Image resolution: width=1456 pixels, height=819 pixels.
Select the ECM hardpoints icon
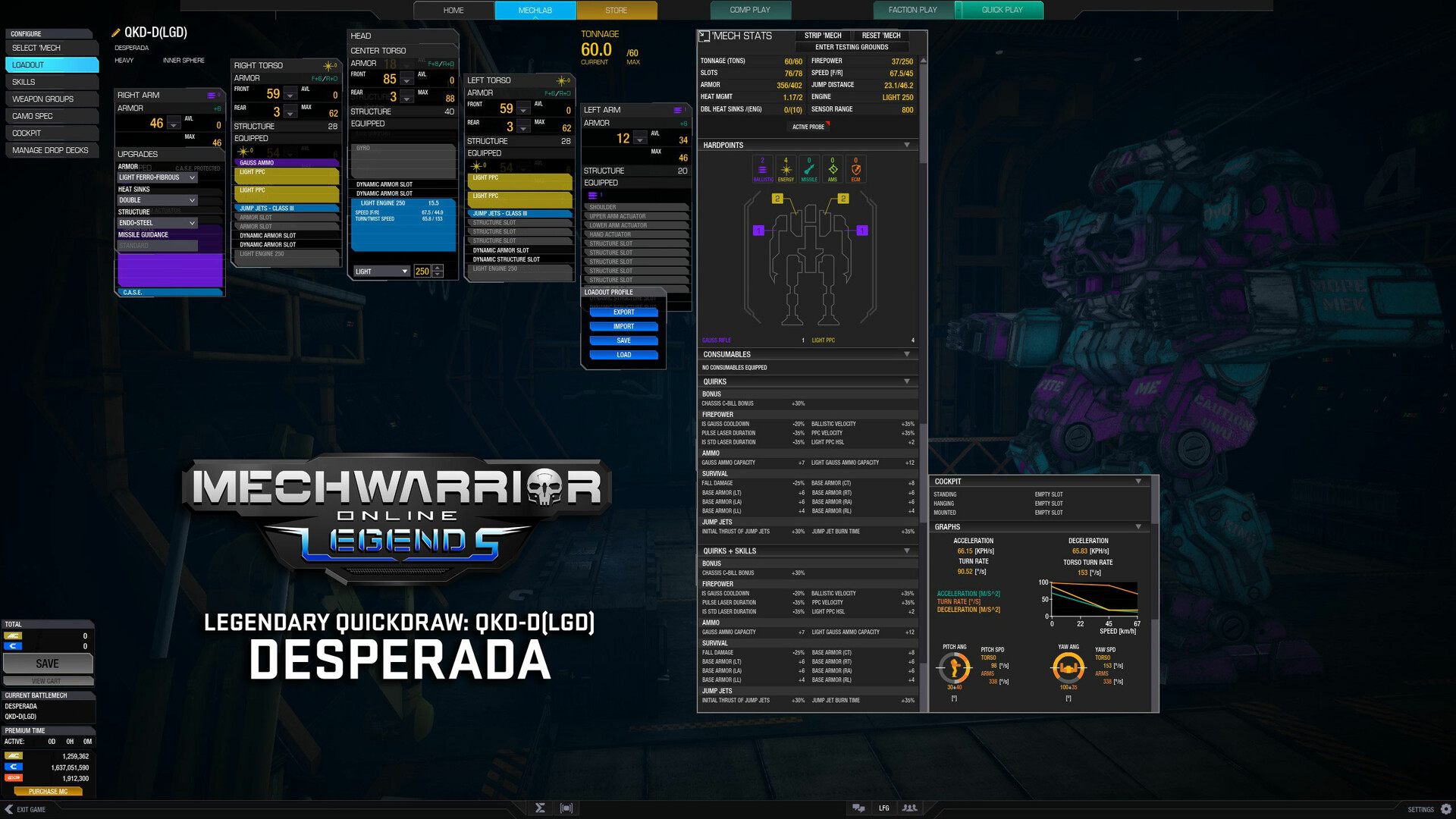(855, 168)
